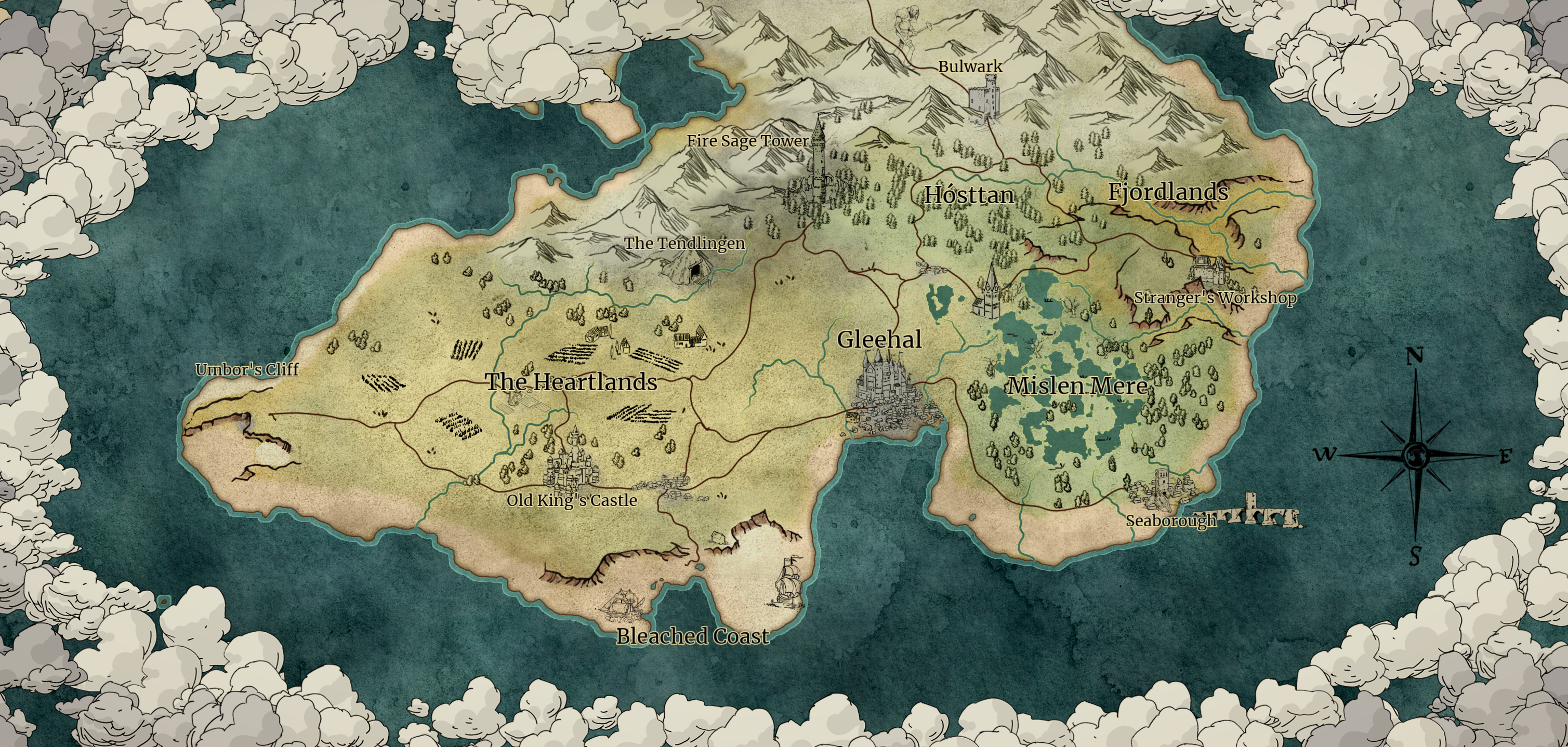Image resolution: width=1568 pixels, height=747 pixels.
Task: Click the Bleached Coast label
Action: tap(693, 636)
